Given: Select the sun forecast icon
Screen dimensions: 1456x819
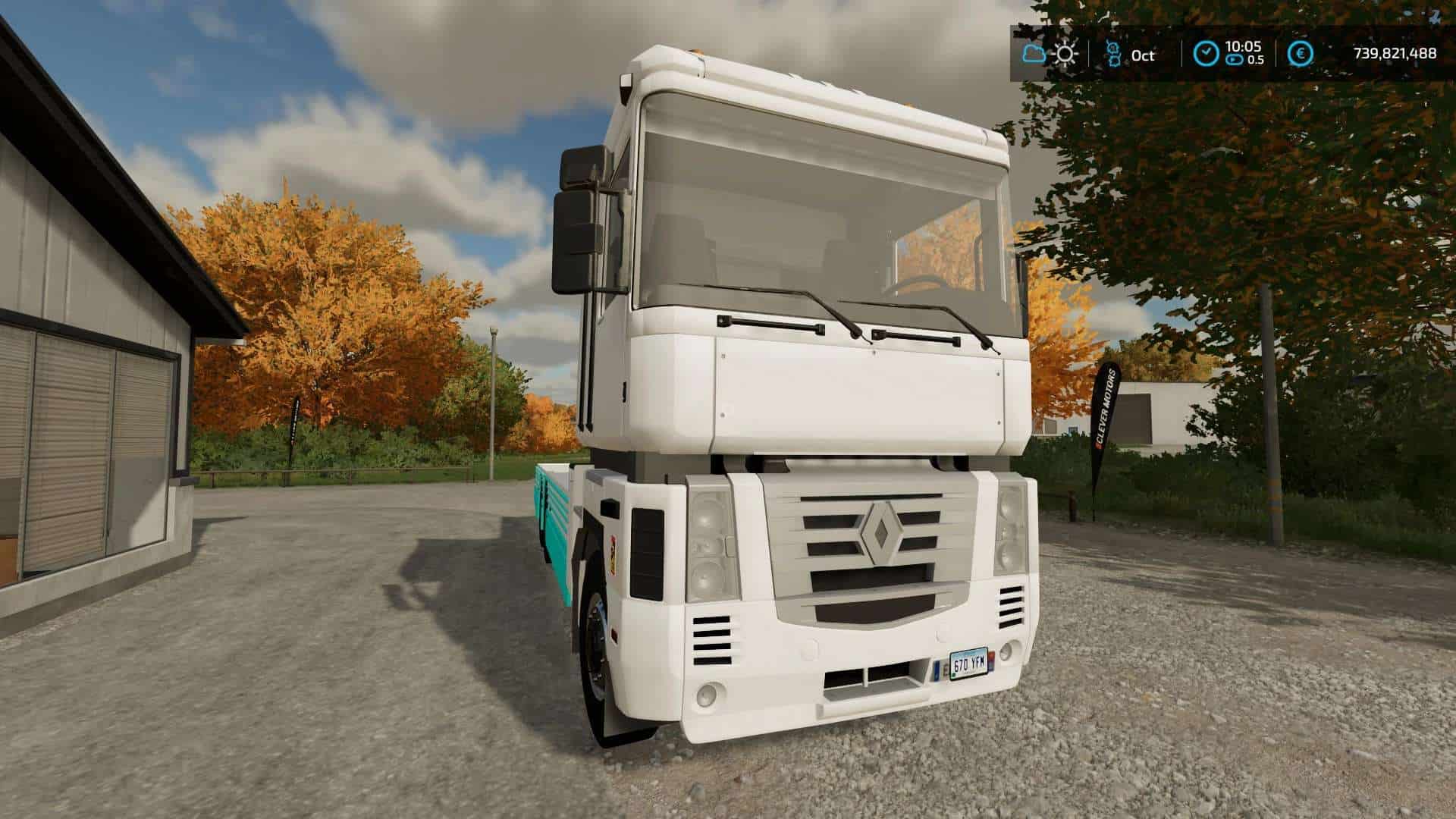Looking at the screenshot, I should (x=1065, y=54).
